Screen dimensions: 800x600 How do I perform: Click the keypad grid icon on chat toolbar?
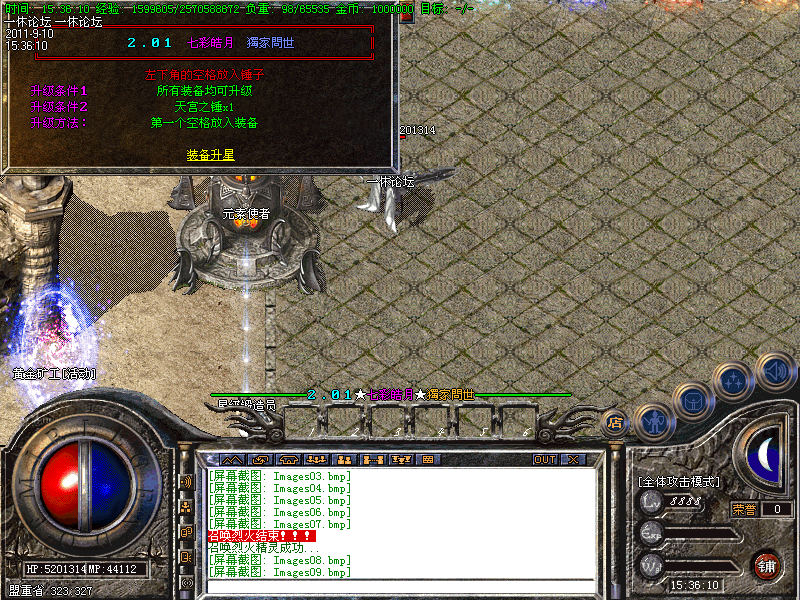coord(427,460)
